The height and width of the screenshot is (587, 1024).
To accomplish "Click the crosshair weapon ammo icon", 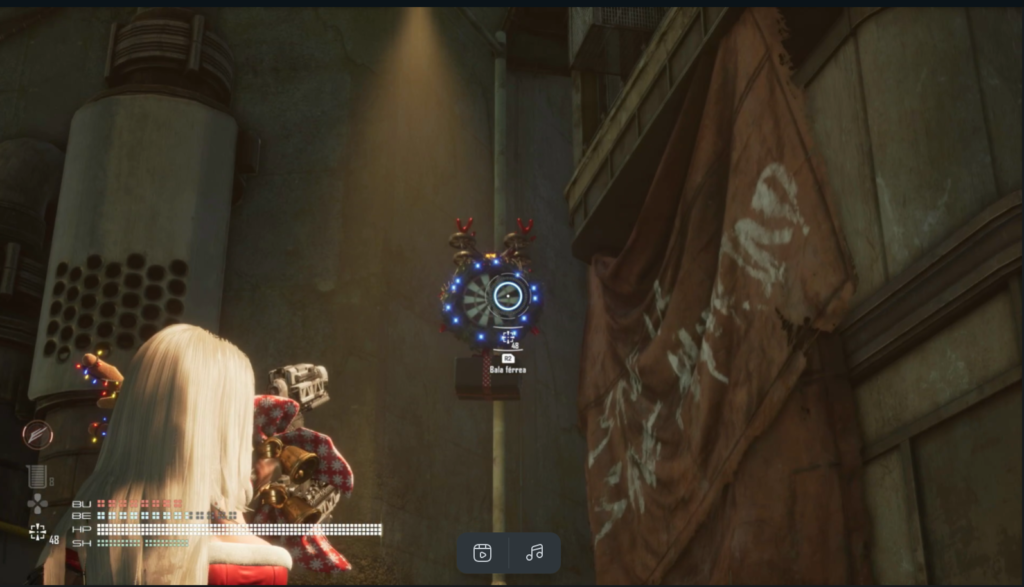I will tap(37, 532).
